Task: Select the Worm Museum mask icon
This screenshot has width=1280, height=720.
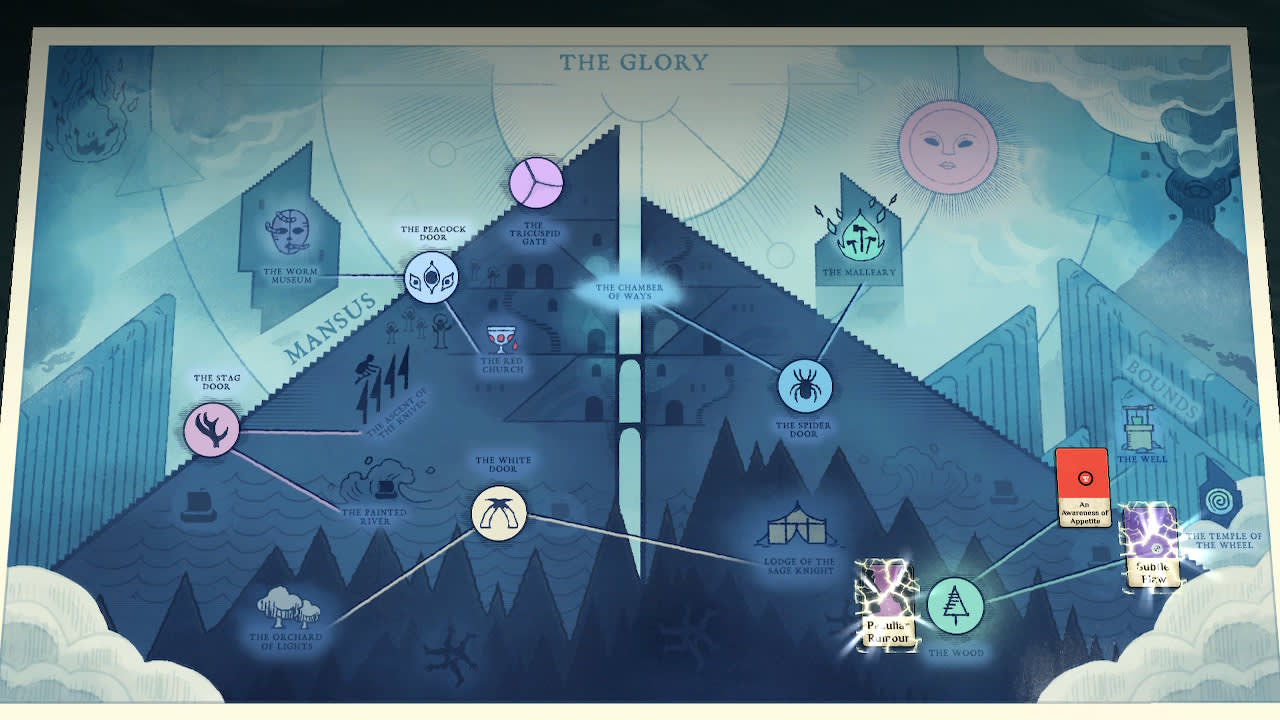Action: click(x=288, y=232)
